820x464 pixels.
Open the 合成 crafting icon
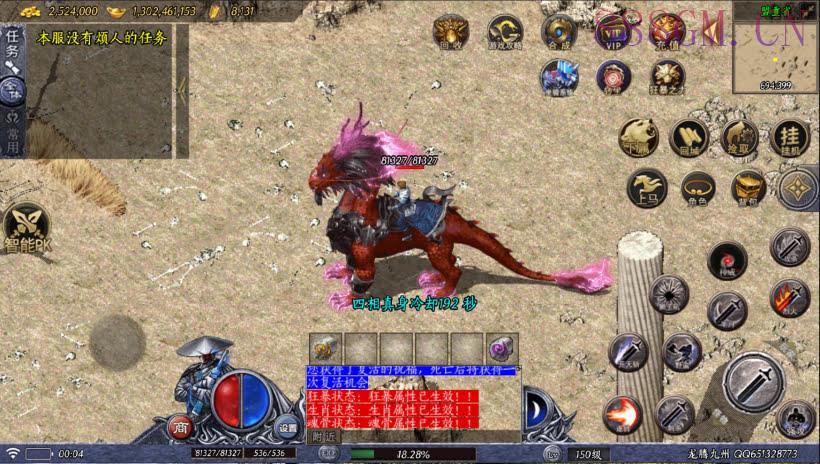pyautogui.click(x=559, y=32)
